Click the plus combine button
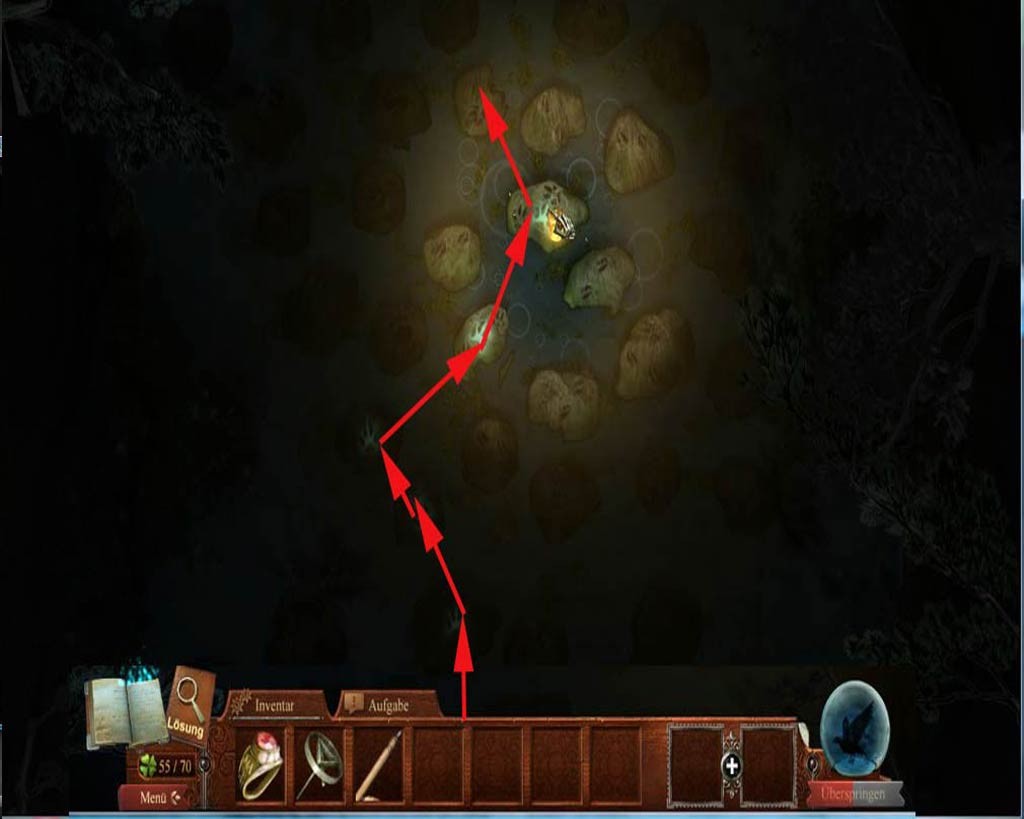1024x819 pixels. coord(732,766)
